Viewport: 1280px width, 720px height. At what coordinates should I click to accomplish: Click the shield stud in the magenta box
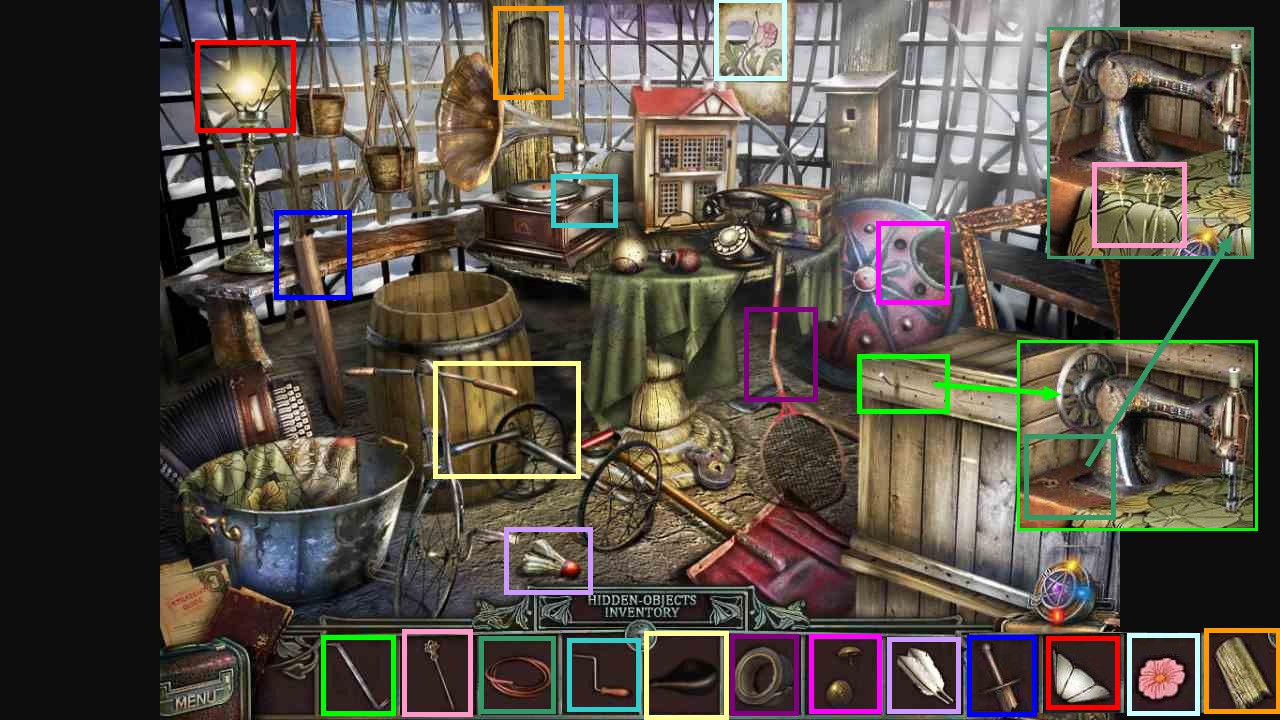pyautogui.click(x=912, y=262)
